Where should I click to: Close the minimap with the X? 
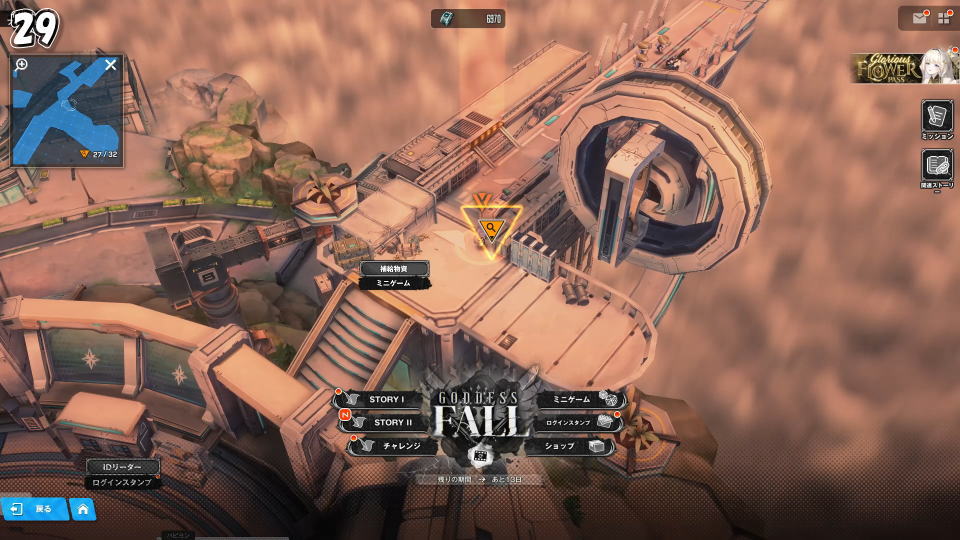pos(111,65)
